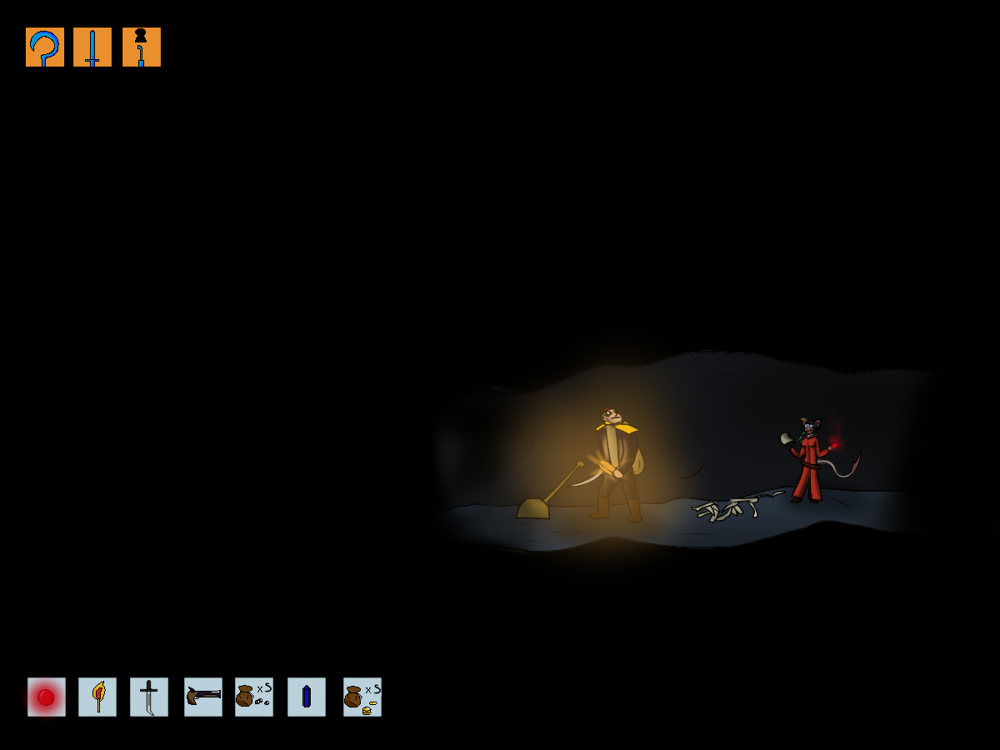This screenshot has height=750, width=1000.
Task: Select the glowing red orb slot
Action: pos(46,697)
